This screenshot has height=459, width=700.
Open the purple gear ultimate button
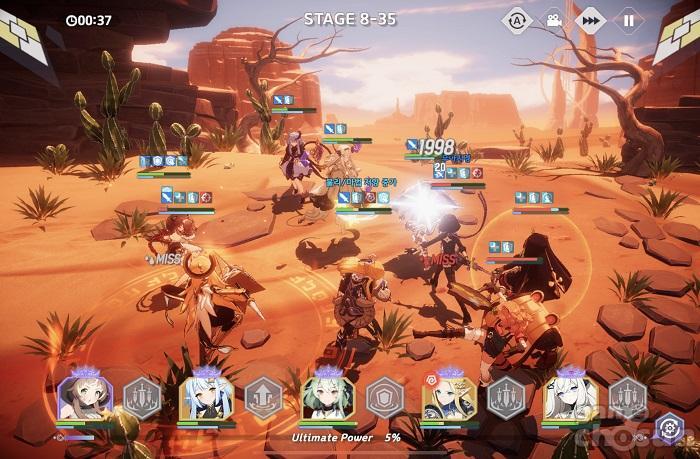[x=668, y=430]
